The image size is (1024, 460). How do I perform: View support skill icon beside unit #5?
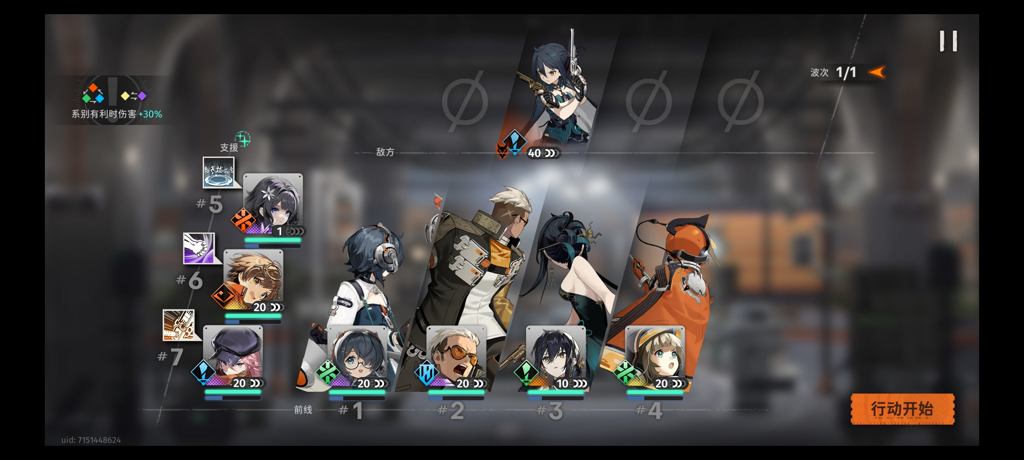click(x=218, y=173)
